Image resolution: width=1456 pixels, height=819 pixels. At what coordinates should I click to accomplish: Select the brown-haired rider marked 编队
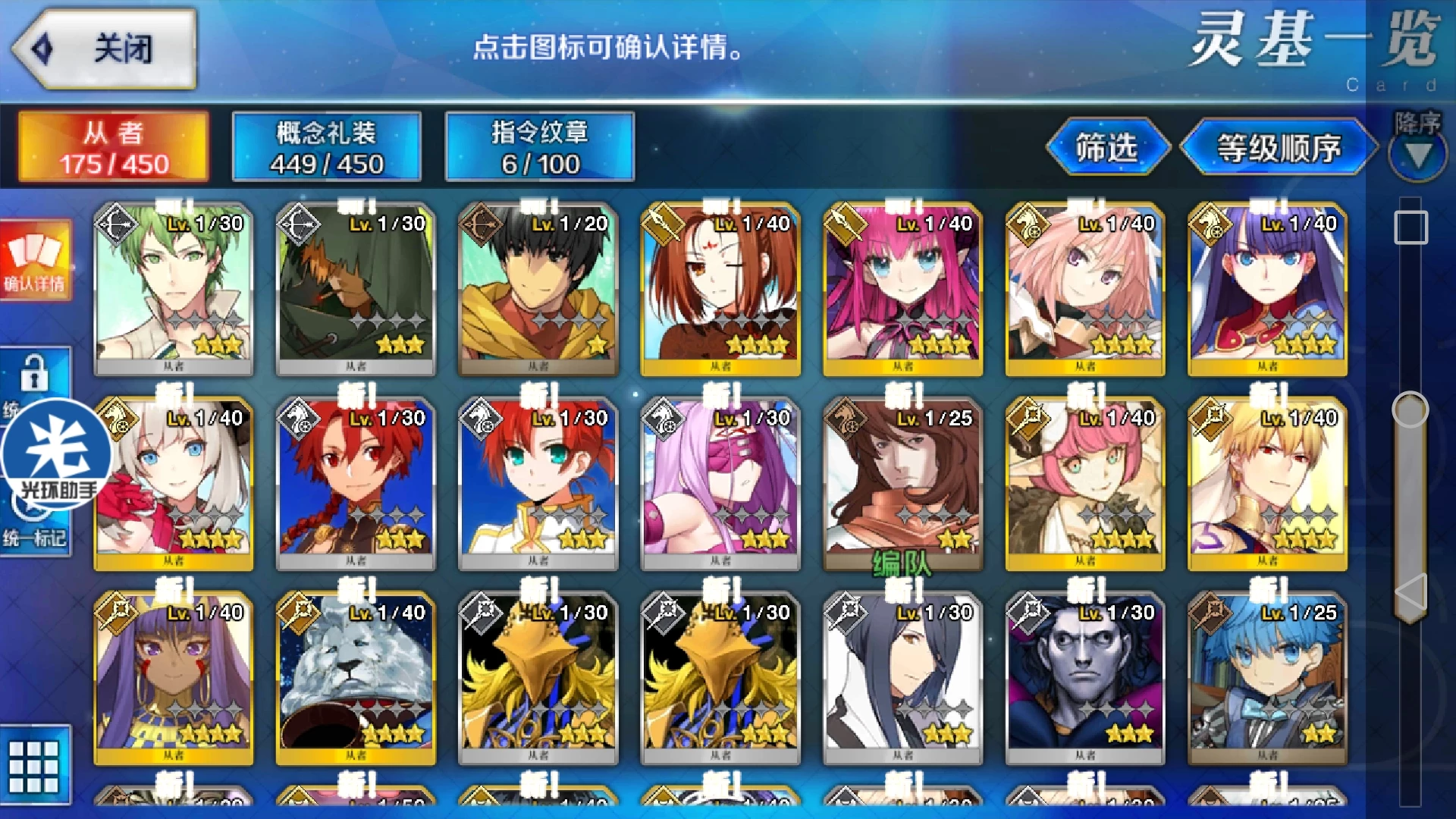click(902, 484)
